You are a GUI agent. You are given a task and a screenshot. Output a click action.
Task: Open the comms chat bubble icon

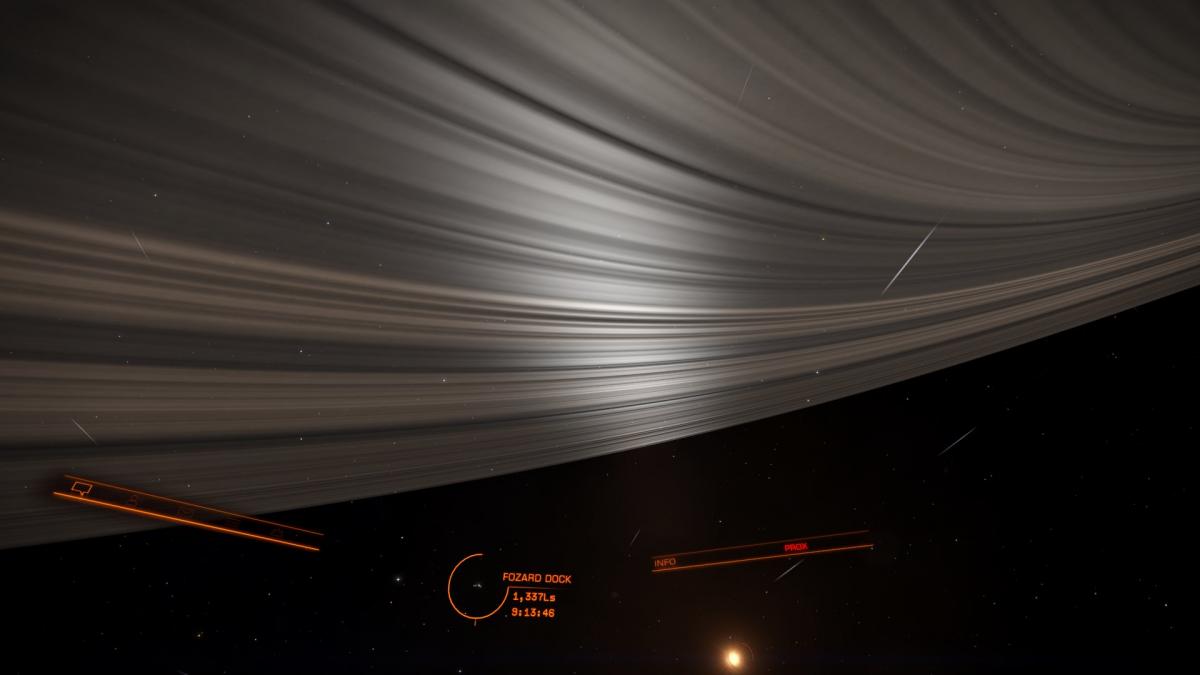pos(81,488)
